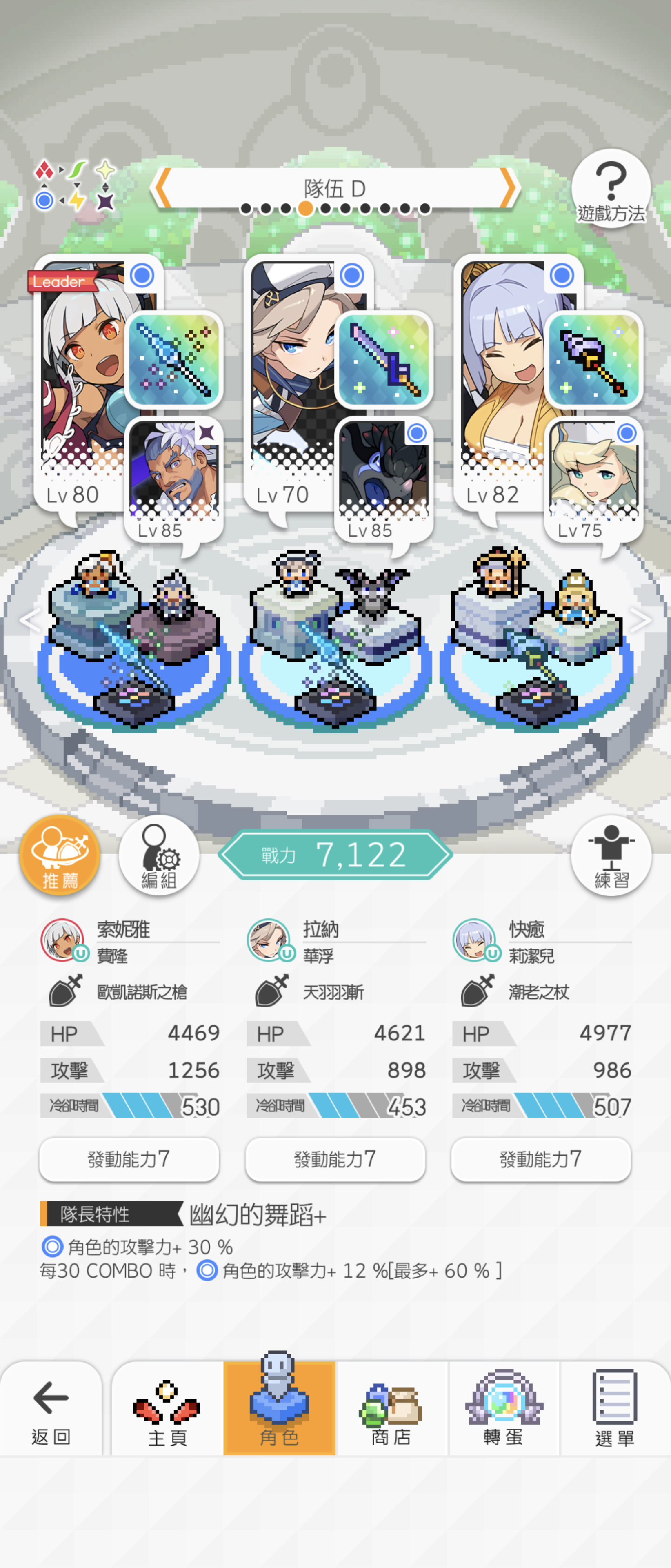This screenshot has height=1568, width=671.
Task: Select the 隊伍 D team title
Action: [335, 187]
